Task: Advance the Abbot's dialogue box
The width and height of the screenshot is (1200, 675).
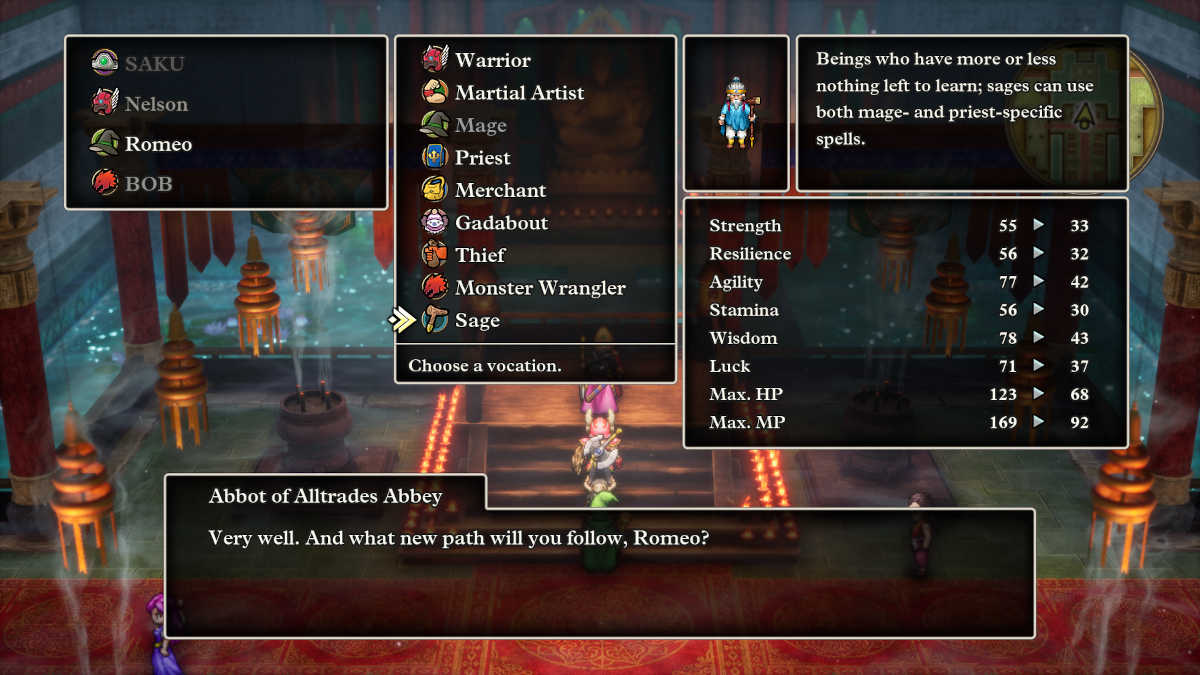Action: click(600, 570)
